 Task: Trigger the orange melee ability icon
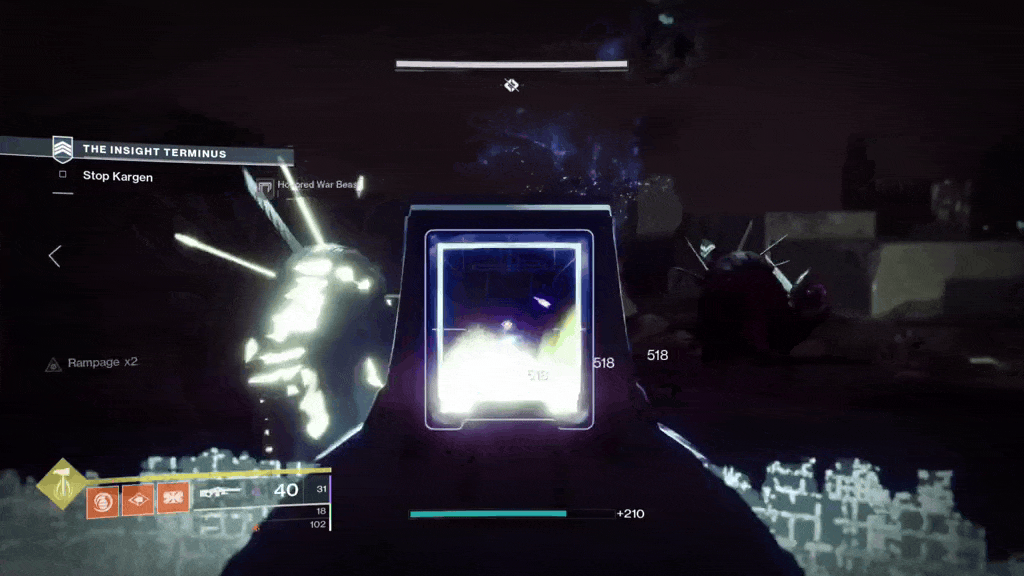[173, 497]
